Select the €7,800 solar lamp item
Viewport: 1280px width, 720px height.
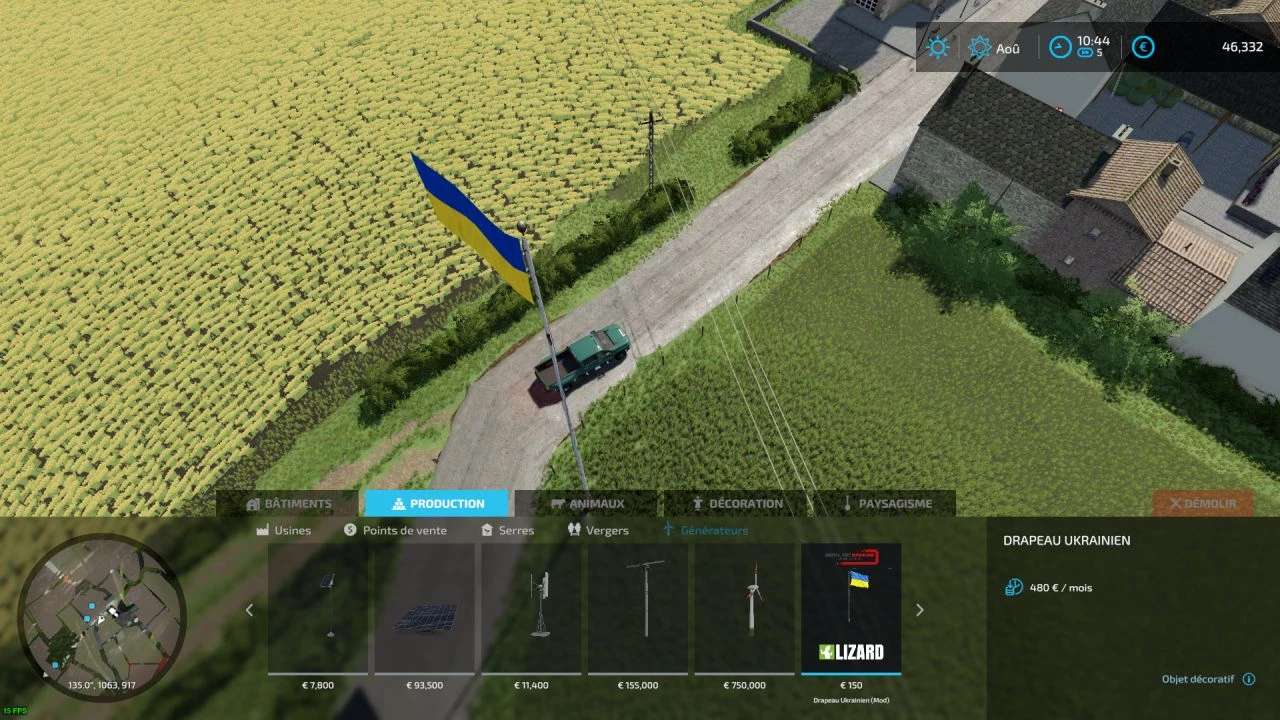click(x=318, y=609)
